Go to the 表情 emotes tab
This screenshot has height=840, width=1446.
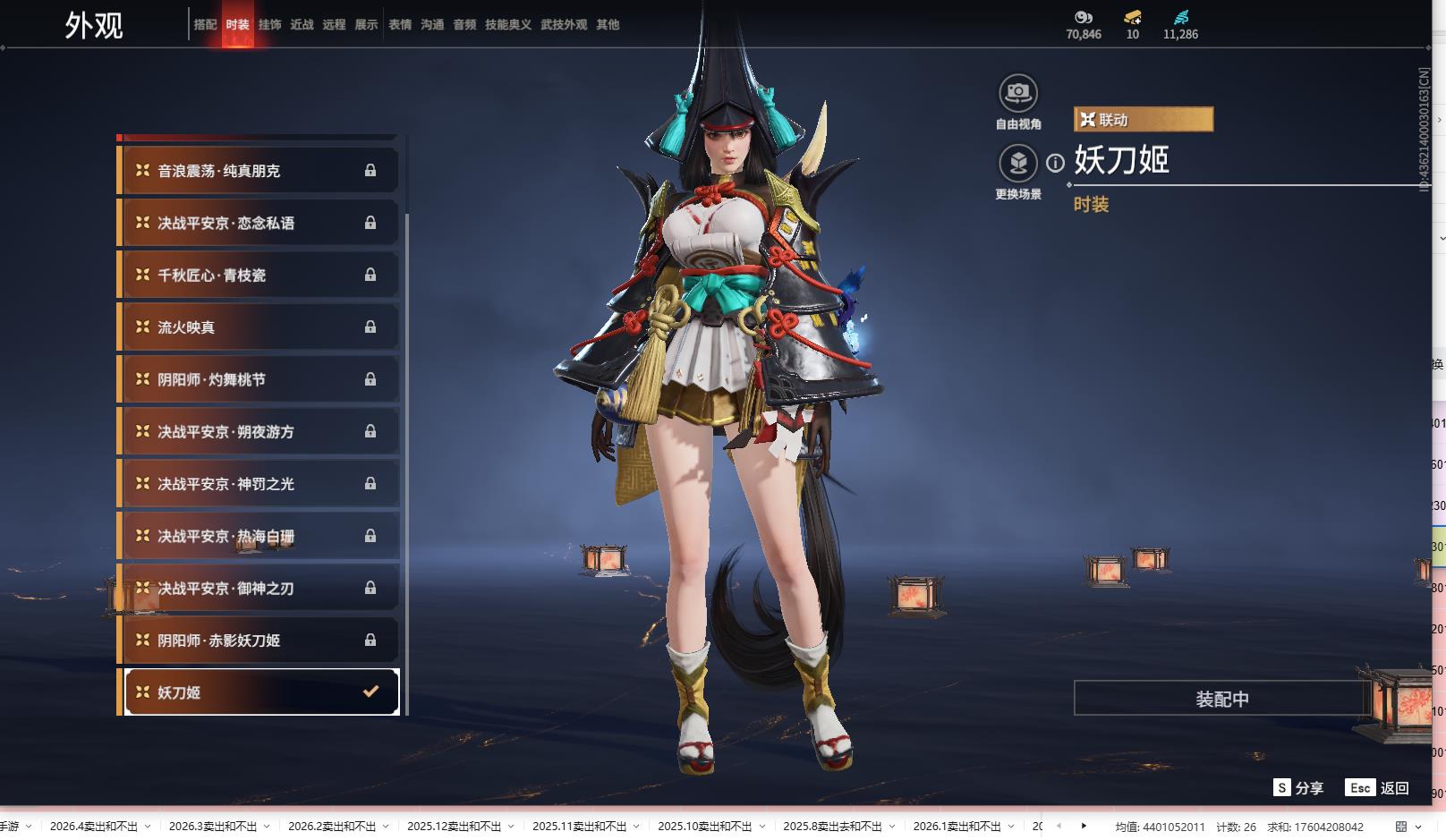click(400, 25)
